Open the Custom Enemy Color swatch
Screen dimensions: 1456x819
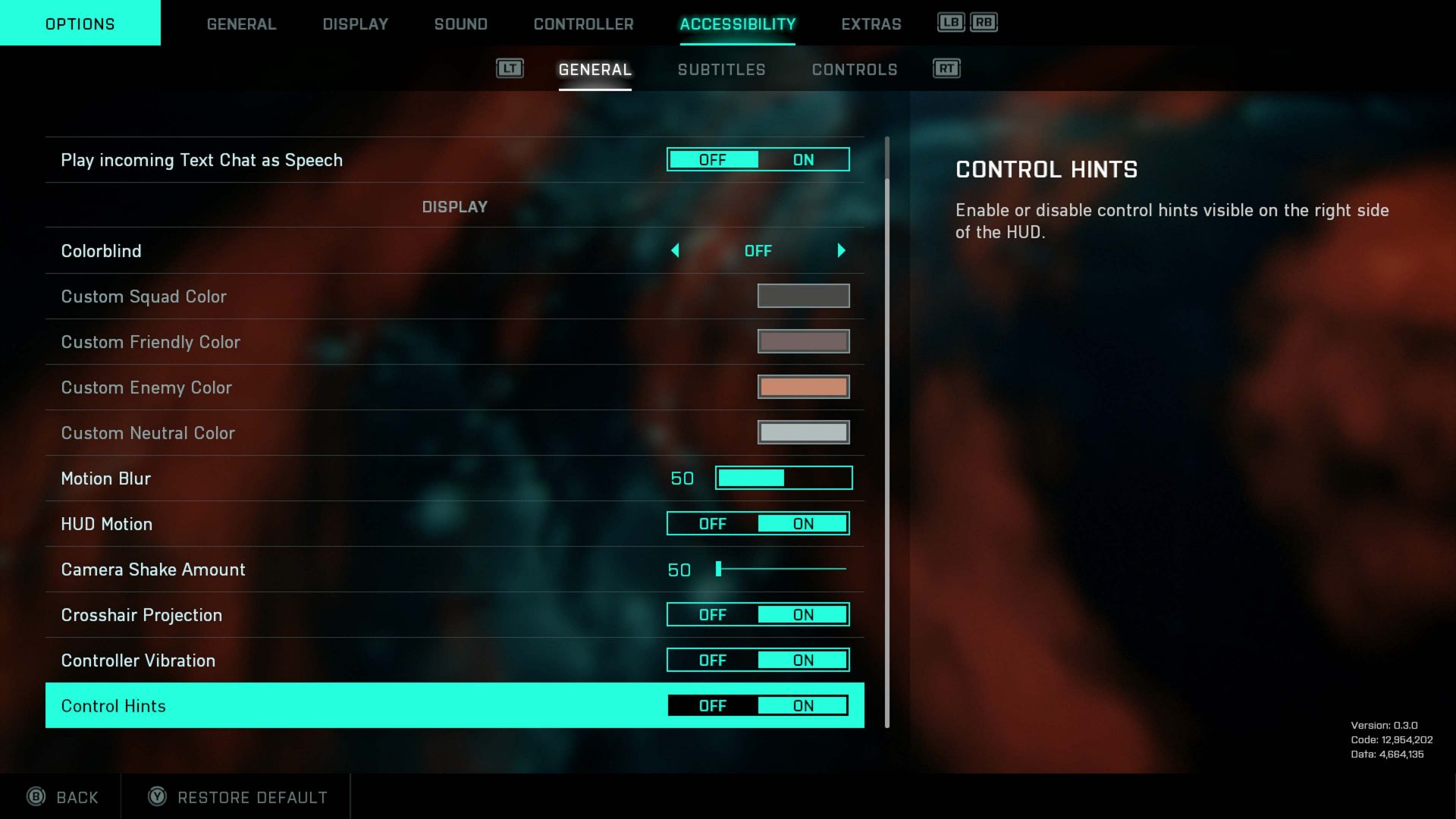click(x=803, y=387)
